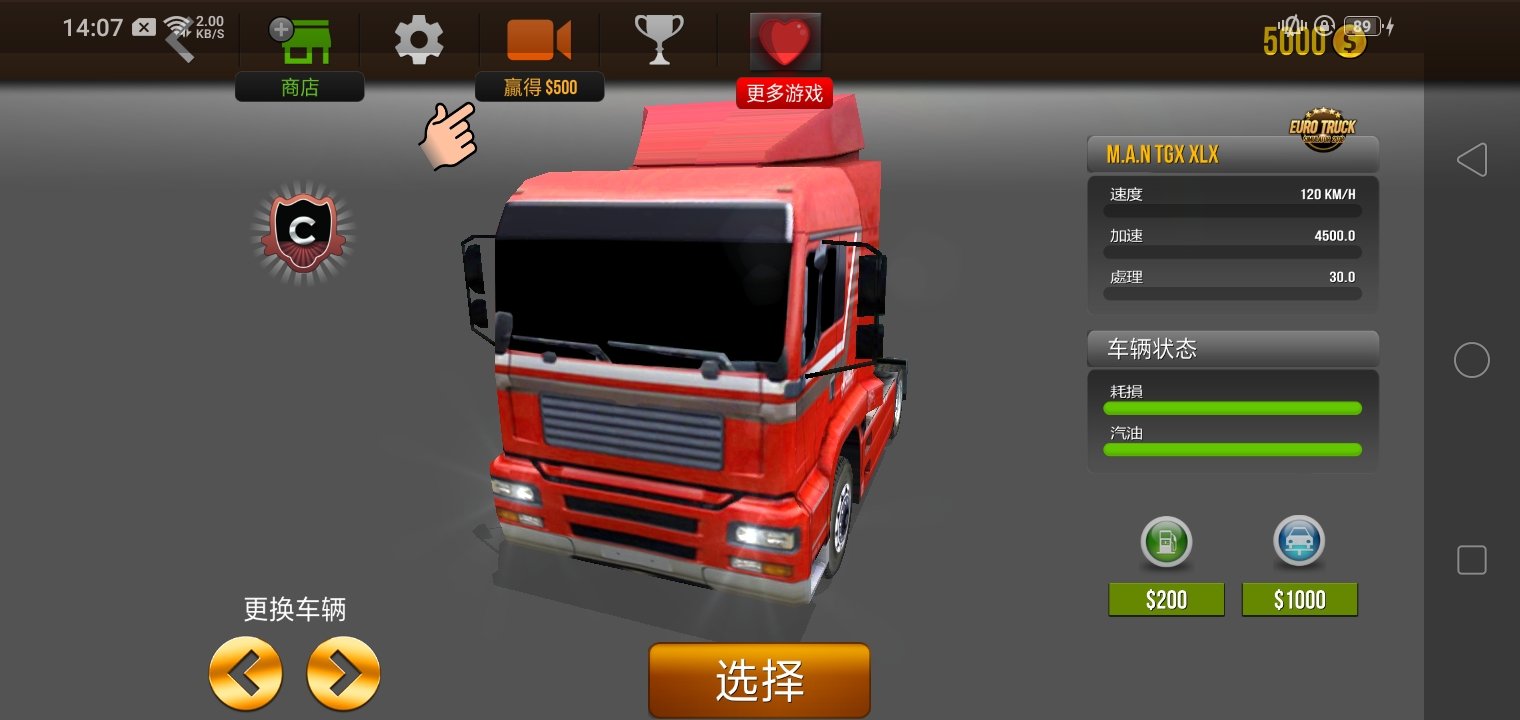Open the trophy achievements screen

[x=660, y=38]
